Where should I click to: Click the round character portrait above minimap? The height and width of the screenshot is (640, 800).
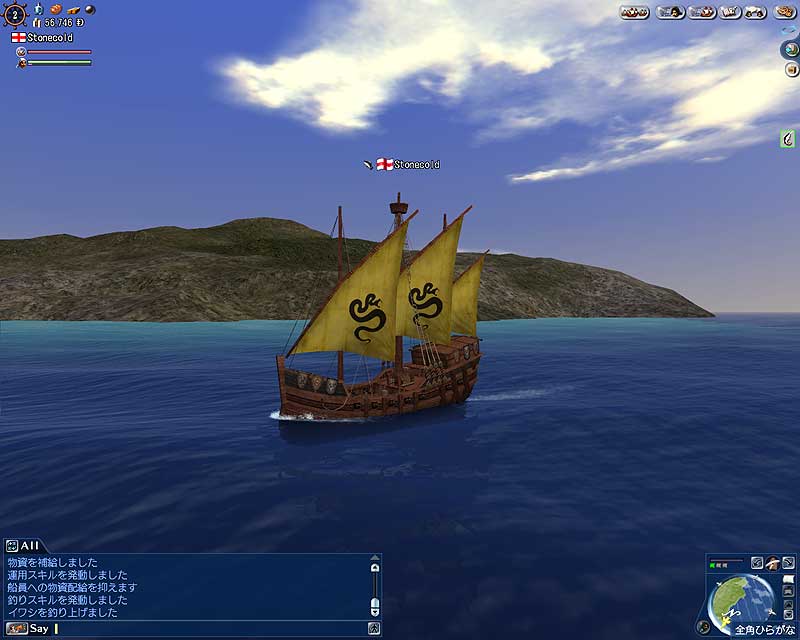772,563
